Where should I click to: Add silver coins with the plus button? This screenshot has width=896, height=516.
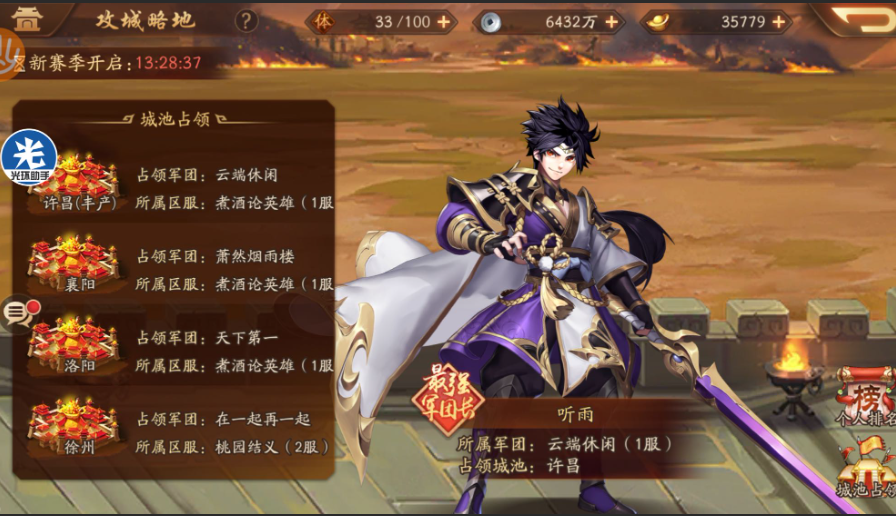(x=612, y=22)
